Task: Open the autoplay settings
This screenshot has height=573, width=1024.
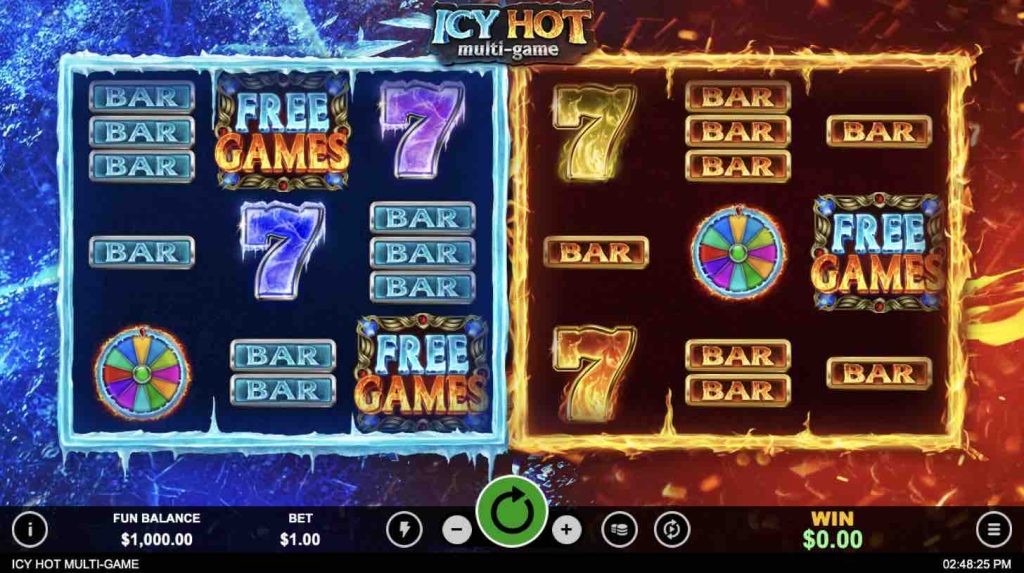Action: click(672, 529)
